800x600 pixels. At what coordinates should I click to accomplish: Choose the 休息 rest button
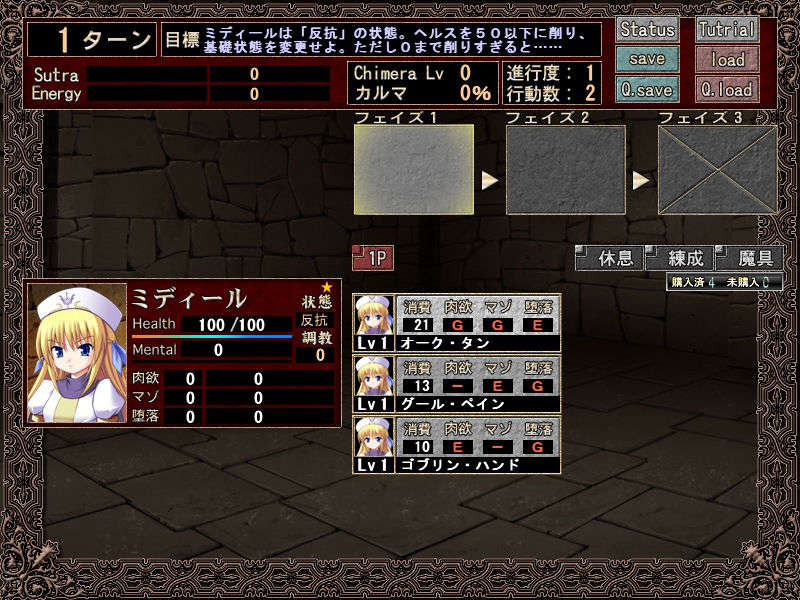[x=611, y=258]
